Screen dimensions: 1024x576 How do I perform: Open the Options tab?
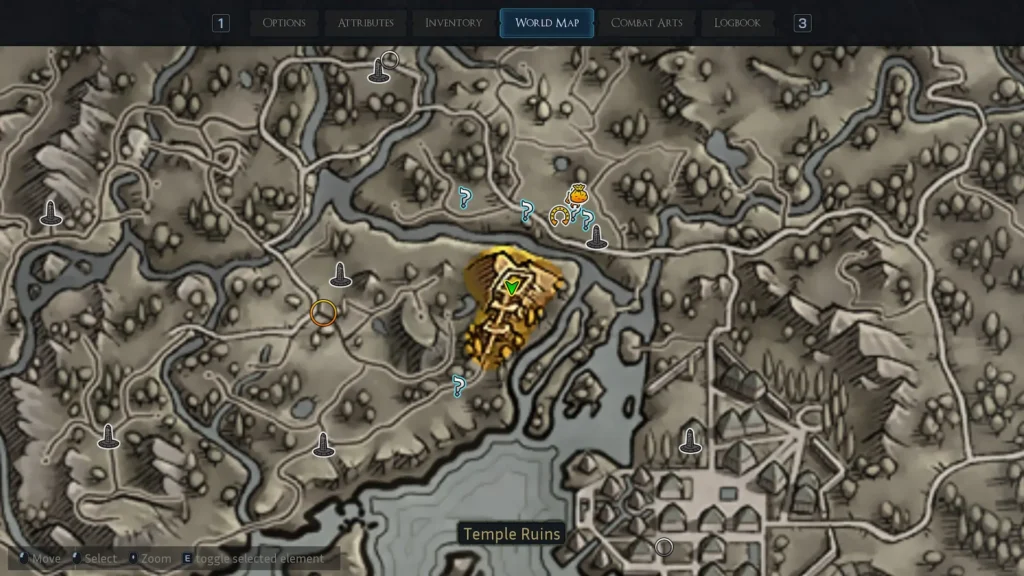click(284, 23)
